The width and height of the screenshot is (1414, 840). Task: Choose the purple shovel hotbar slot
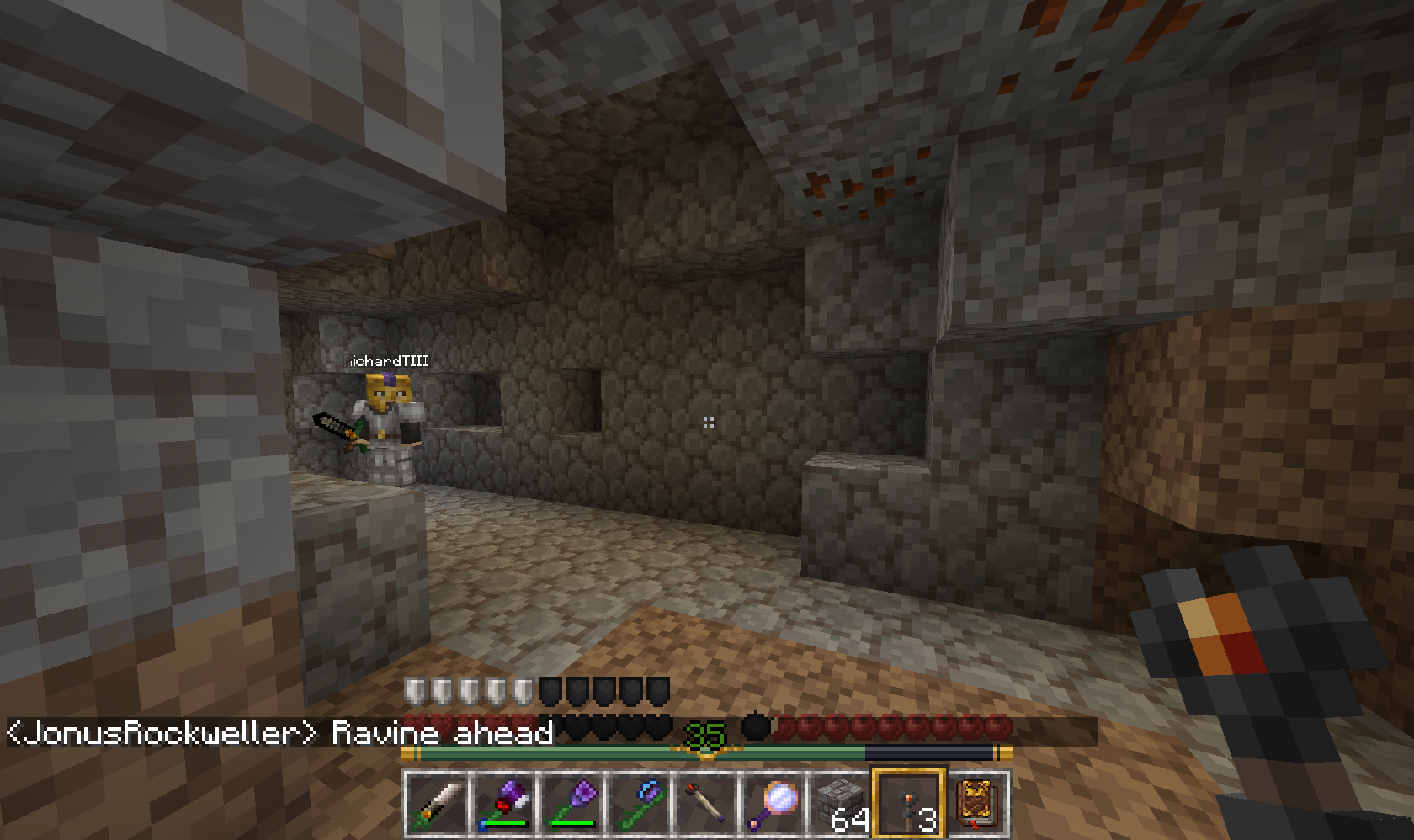point(571,805)
